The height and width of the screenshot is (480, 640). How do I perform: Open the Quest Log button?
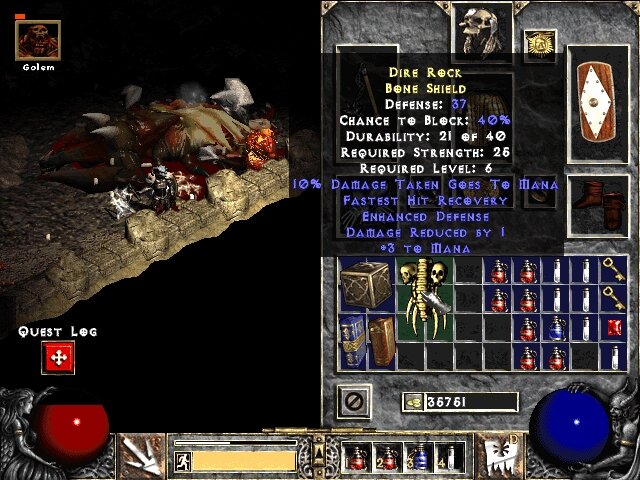(58, 357)
